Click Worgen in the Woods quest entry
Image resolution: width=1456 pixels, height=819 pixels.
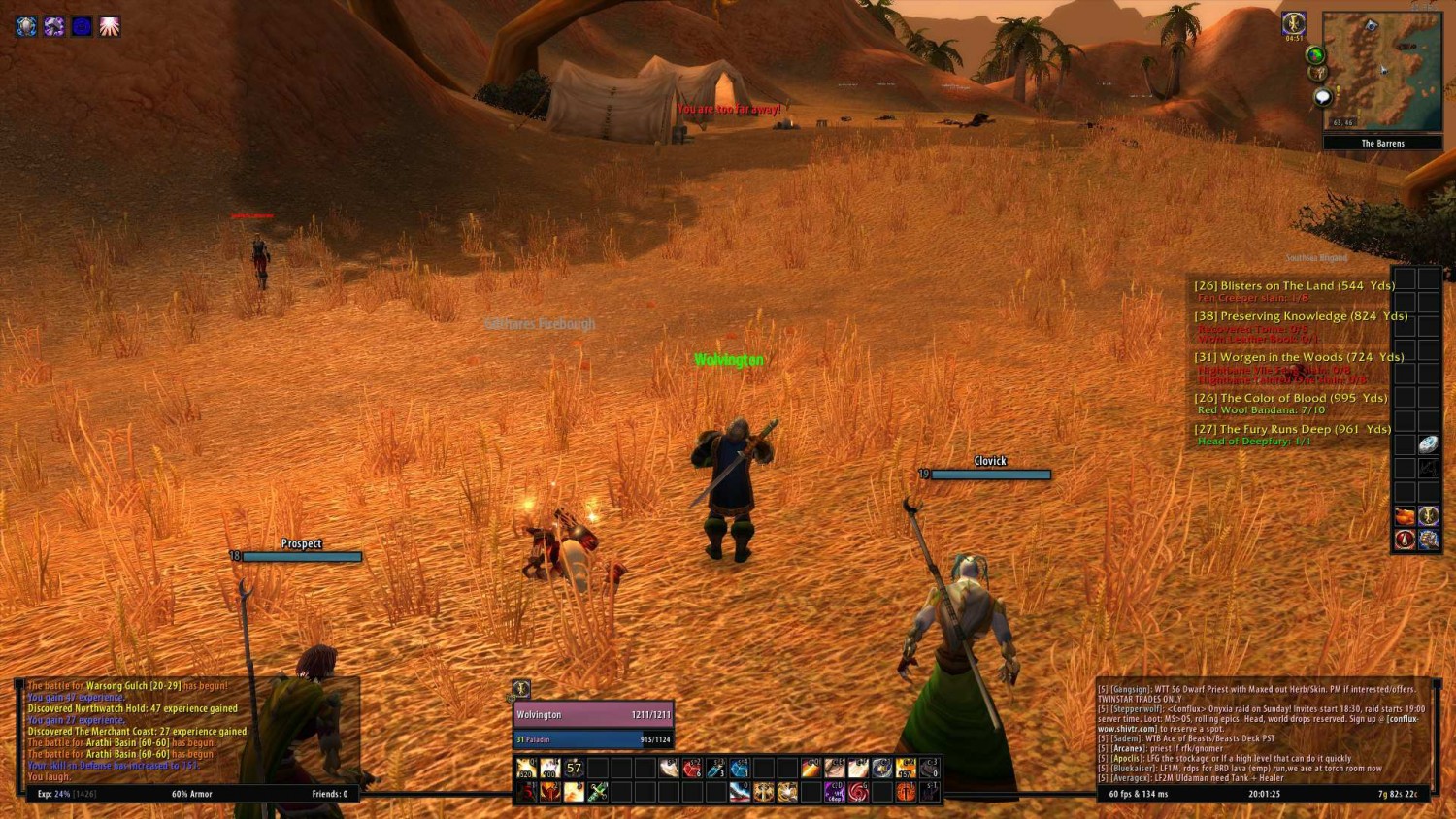tap(1298, 357)
